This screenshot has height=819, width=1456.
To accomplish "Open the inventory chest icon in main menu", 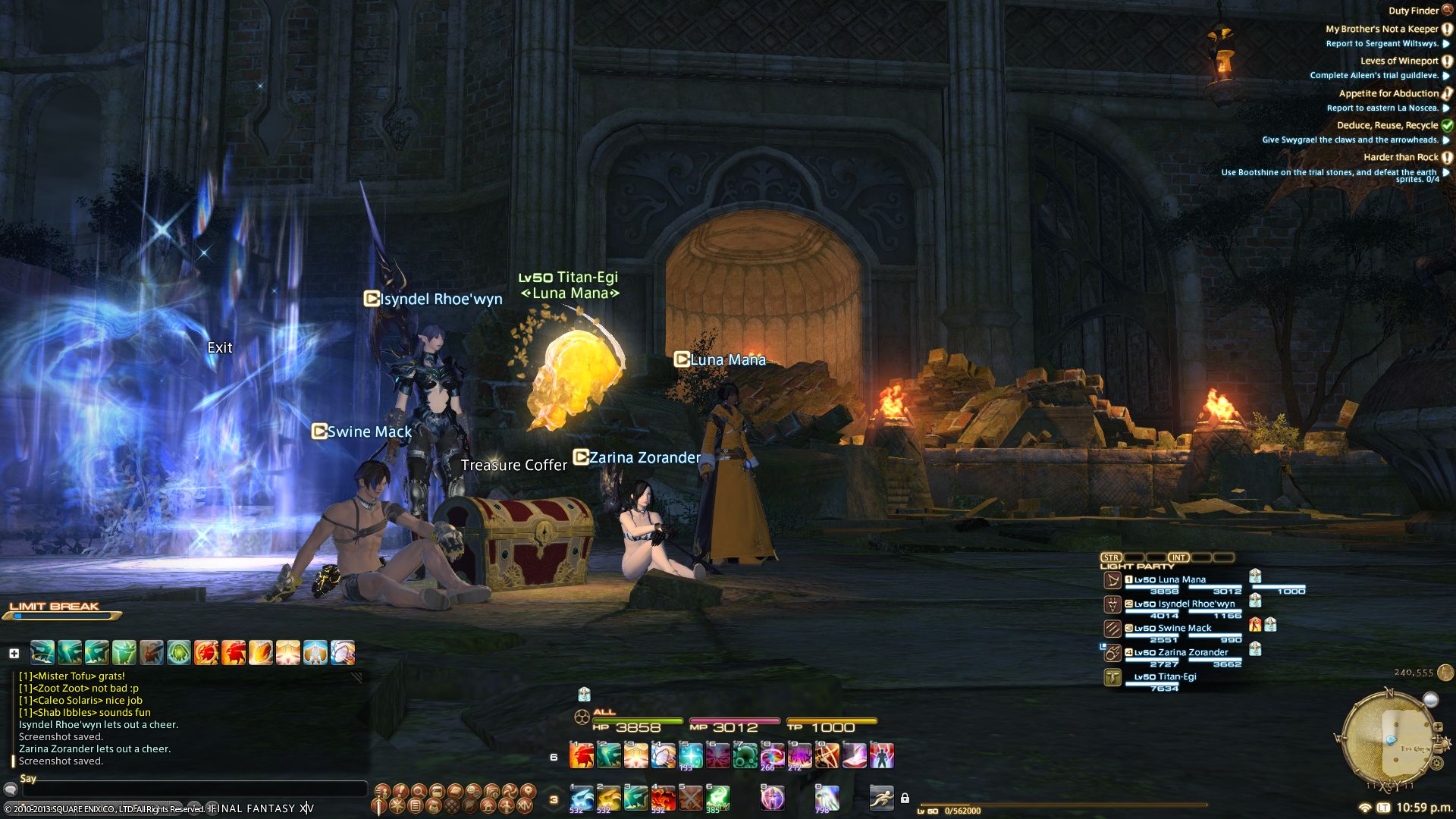I will coord(436,792).
